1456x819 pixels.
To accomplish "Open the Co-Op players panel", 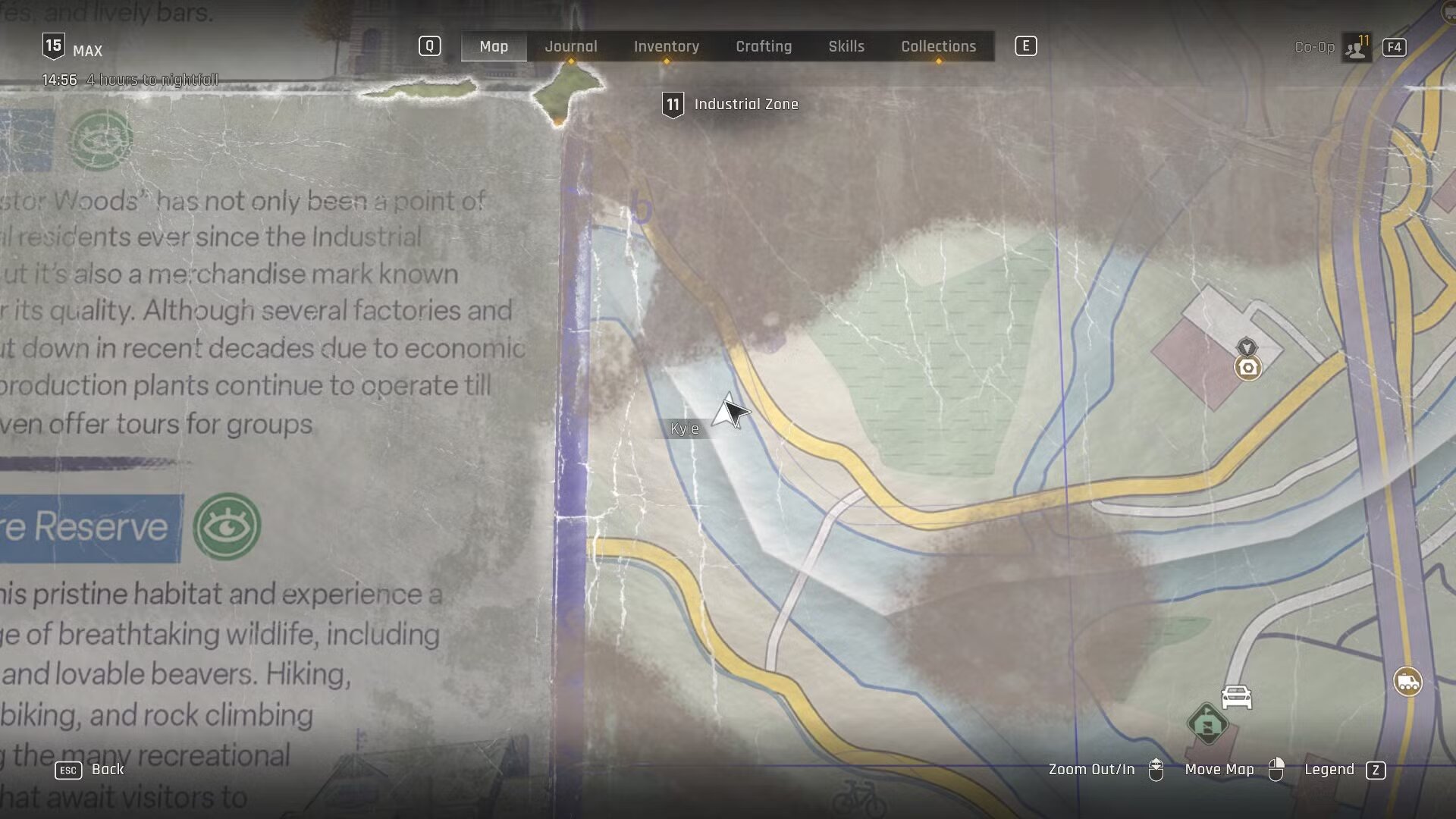I will pyautogui.click(x=1355, y=48).
